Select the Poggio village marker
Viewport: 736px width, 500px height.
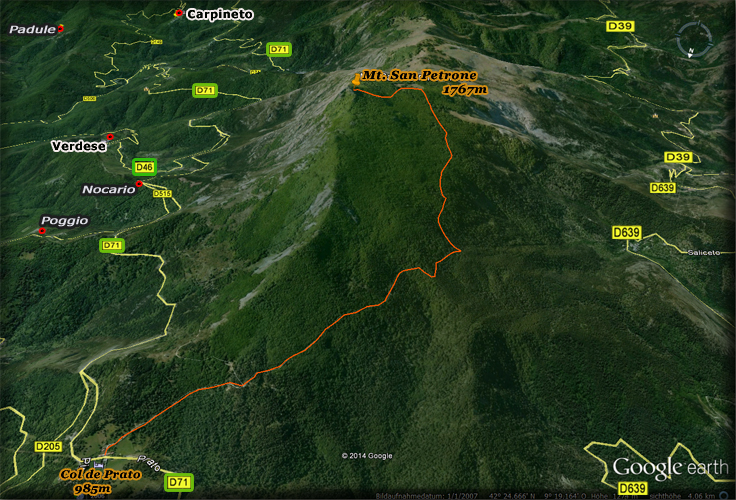[x=42, y=231]
